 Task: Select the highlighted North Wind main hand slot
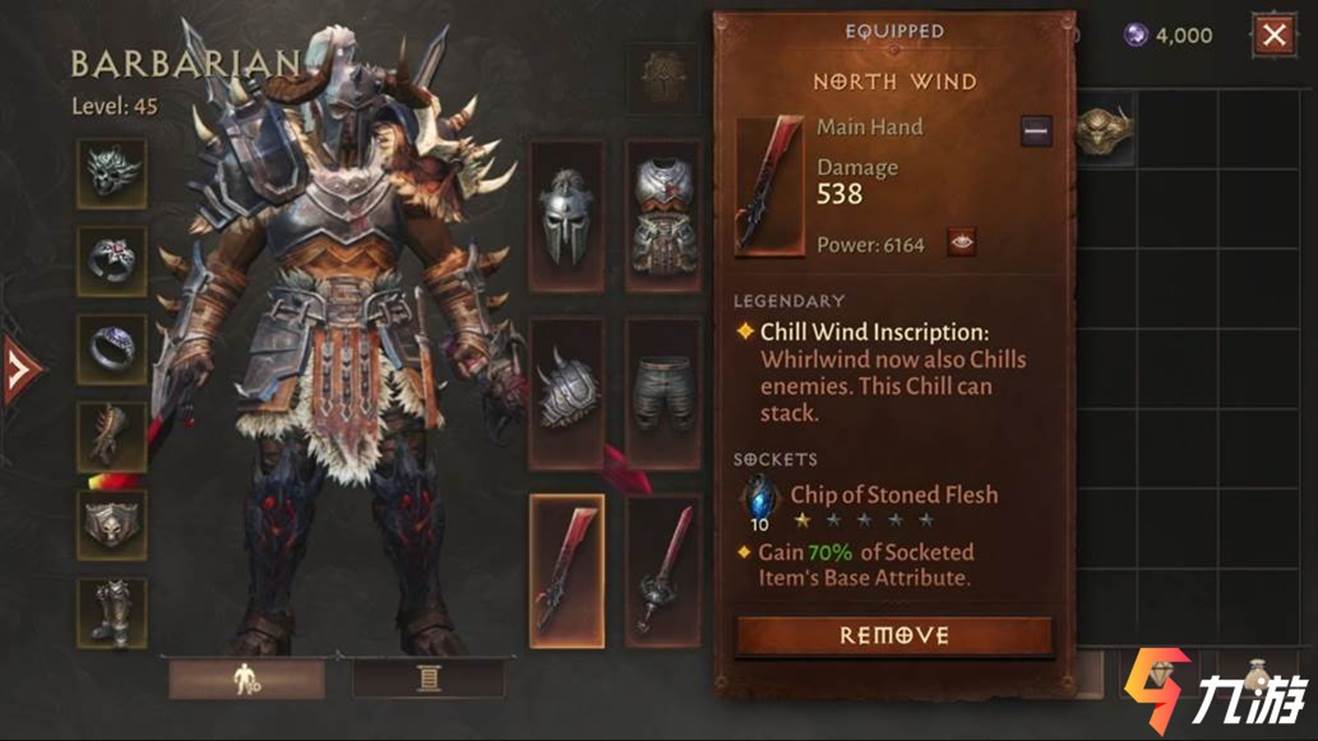[566, 570]
